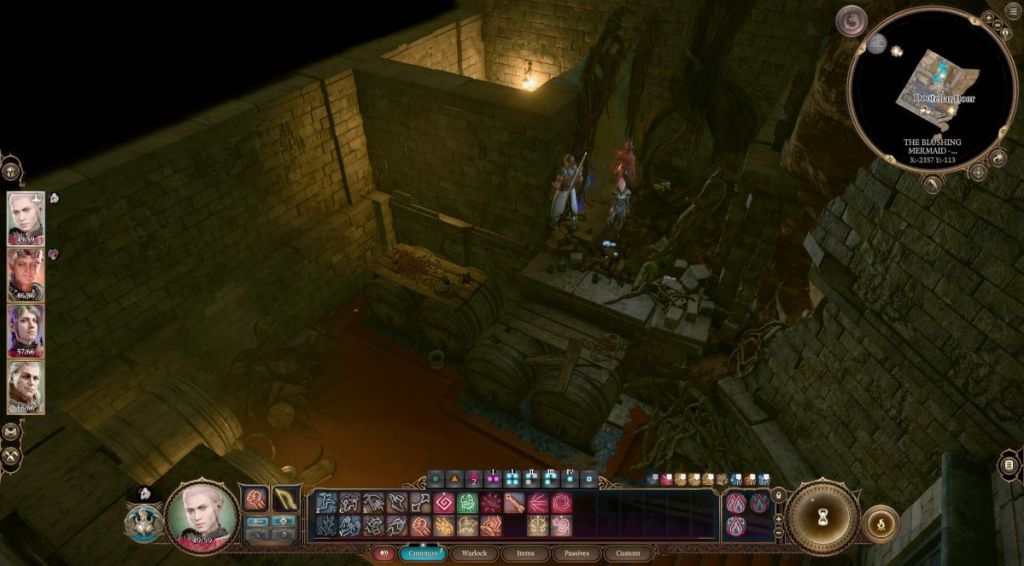
Task: Select the party member with 86/86 health
Action: pos(26,273)
